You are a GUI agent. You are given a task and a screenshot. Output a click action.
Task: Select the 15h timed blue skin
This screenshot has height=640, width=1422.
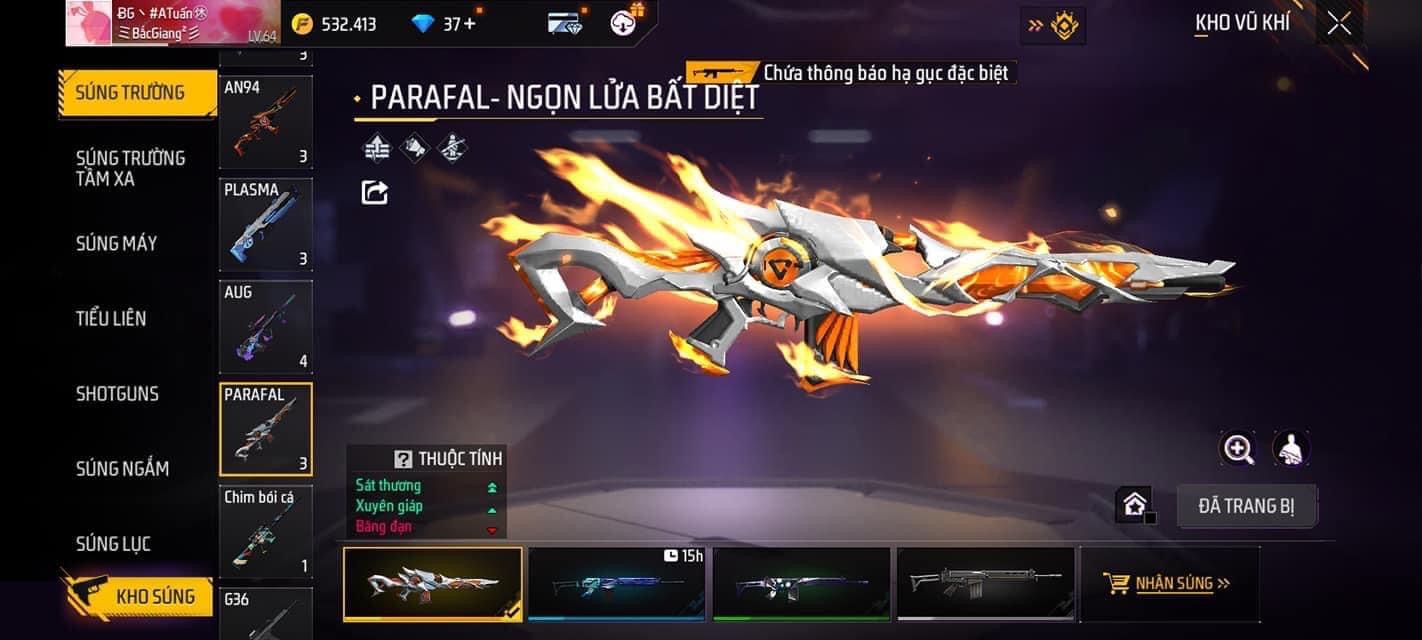pos(617,584)
